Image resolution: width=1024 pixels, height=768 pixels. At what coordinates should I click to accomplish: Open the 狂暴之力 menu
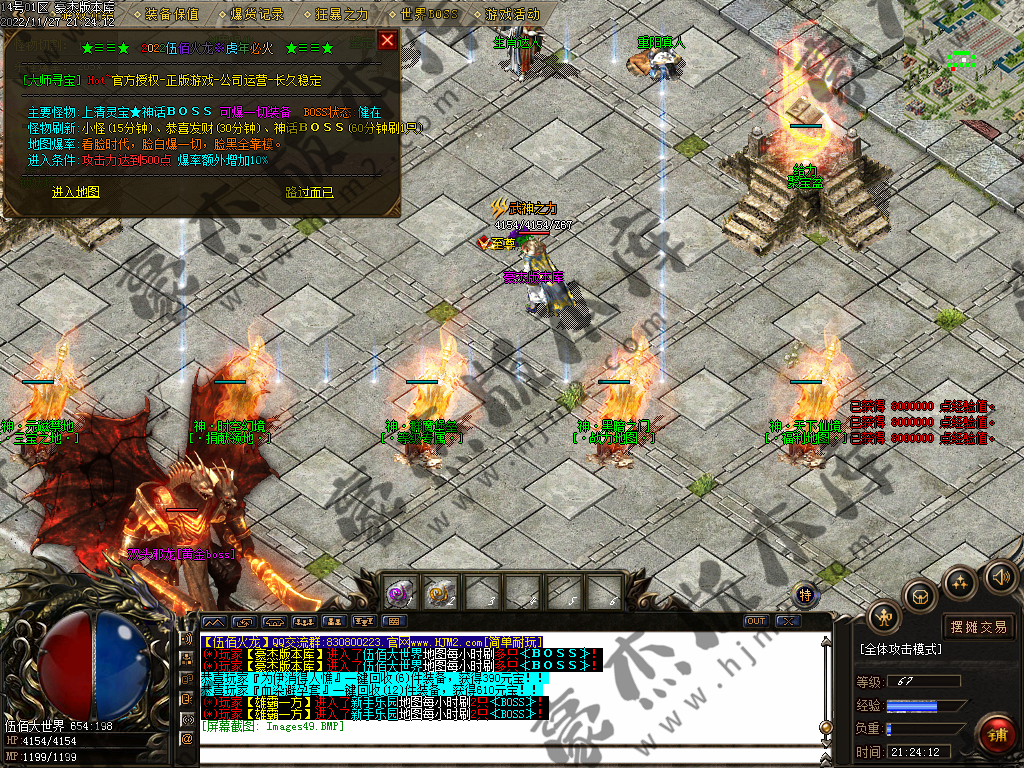click(x=342, y=15)
